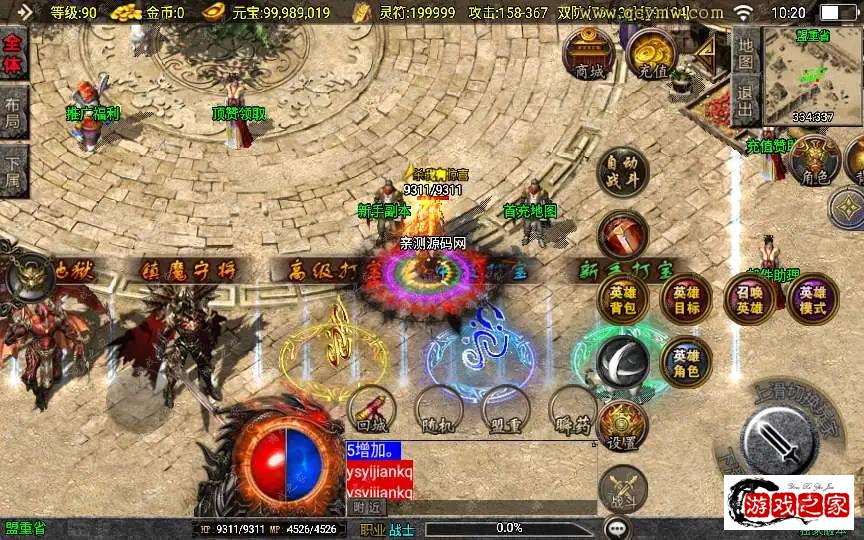
Task: Use the 盟重 teleport slot
Action: tap(505, 410)
